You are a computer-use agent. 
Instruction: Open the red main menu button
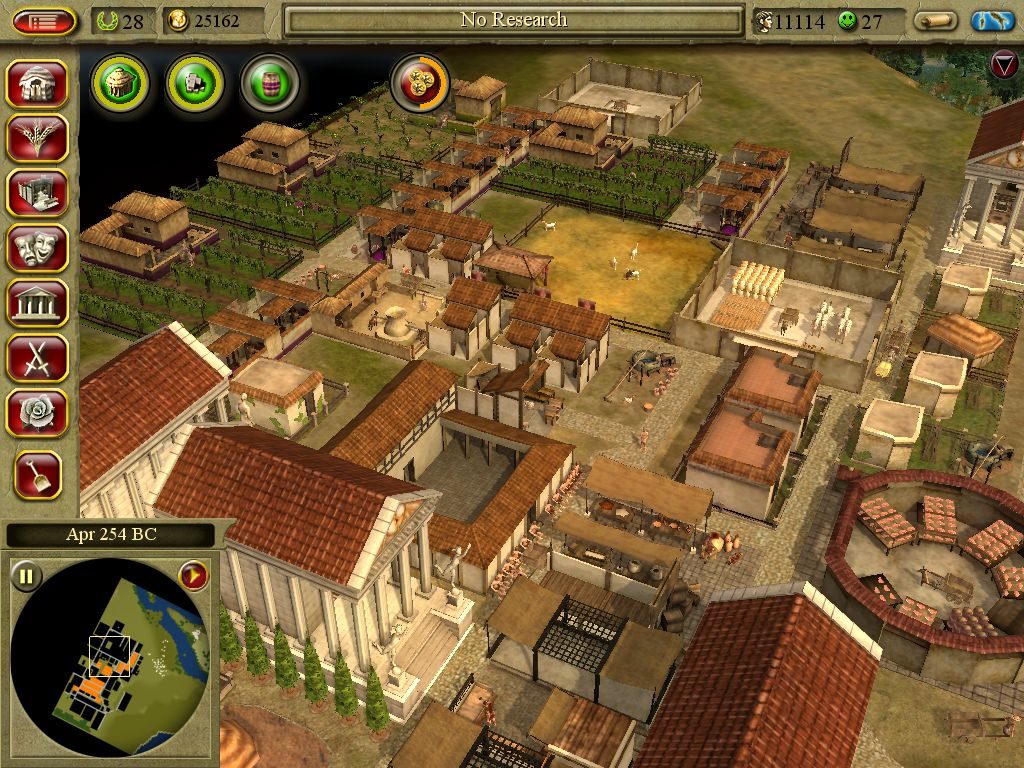[x=44, y=21]
